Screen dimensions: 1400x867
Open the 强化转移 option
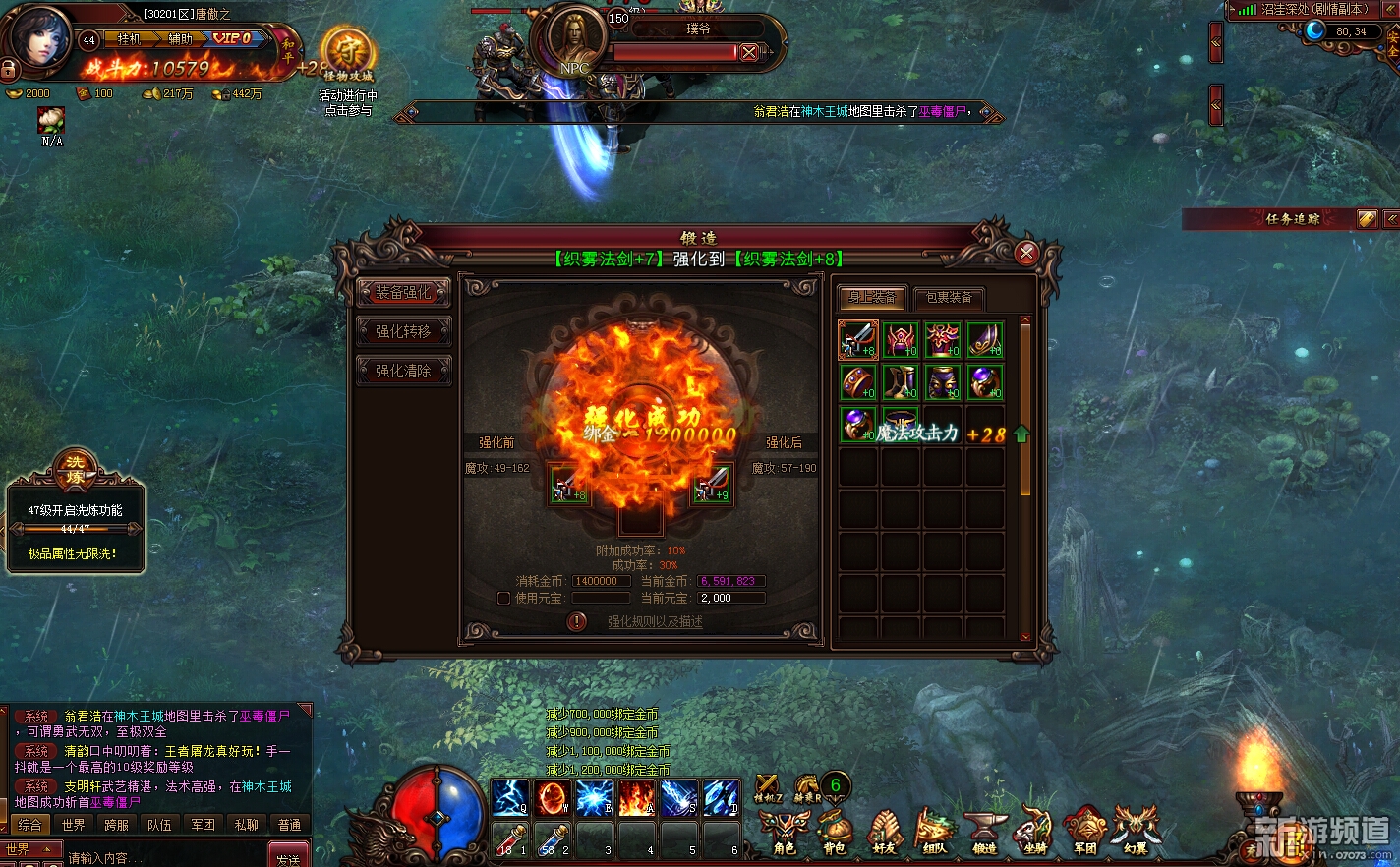[403, 331]
